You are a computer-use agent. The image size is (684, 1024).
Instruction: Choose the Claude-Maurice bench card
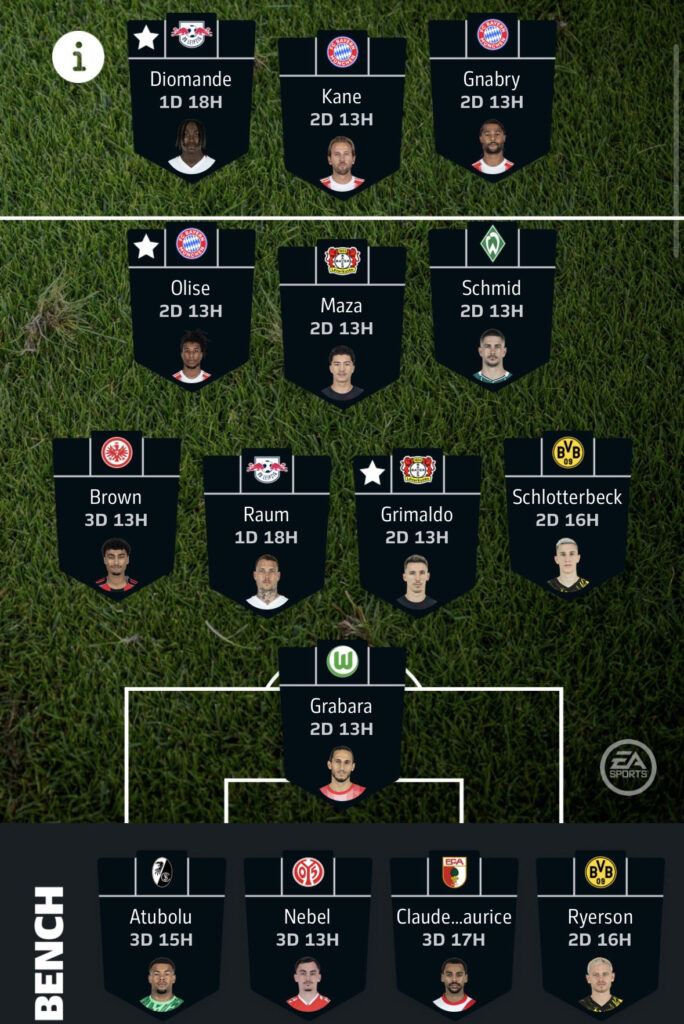(x=454, y=938)
